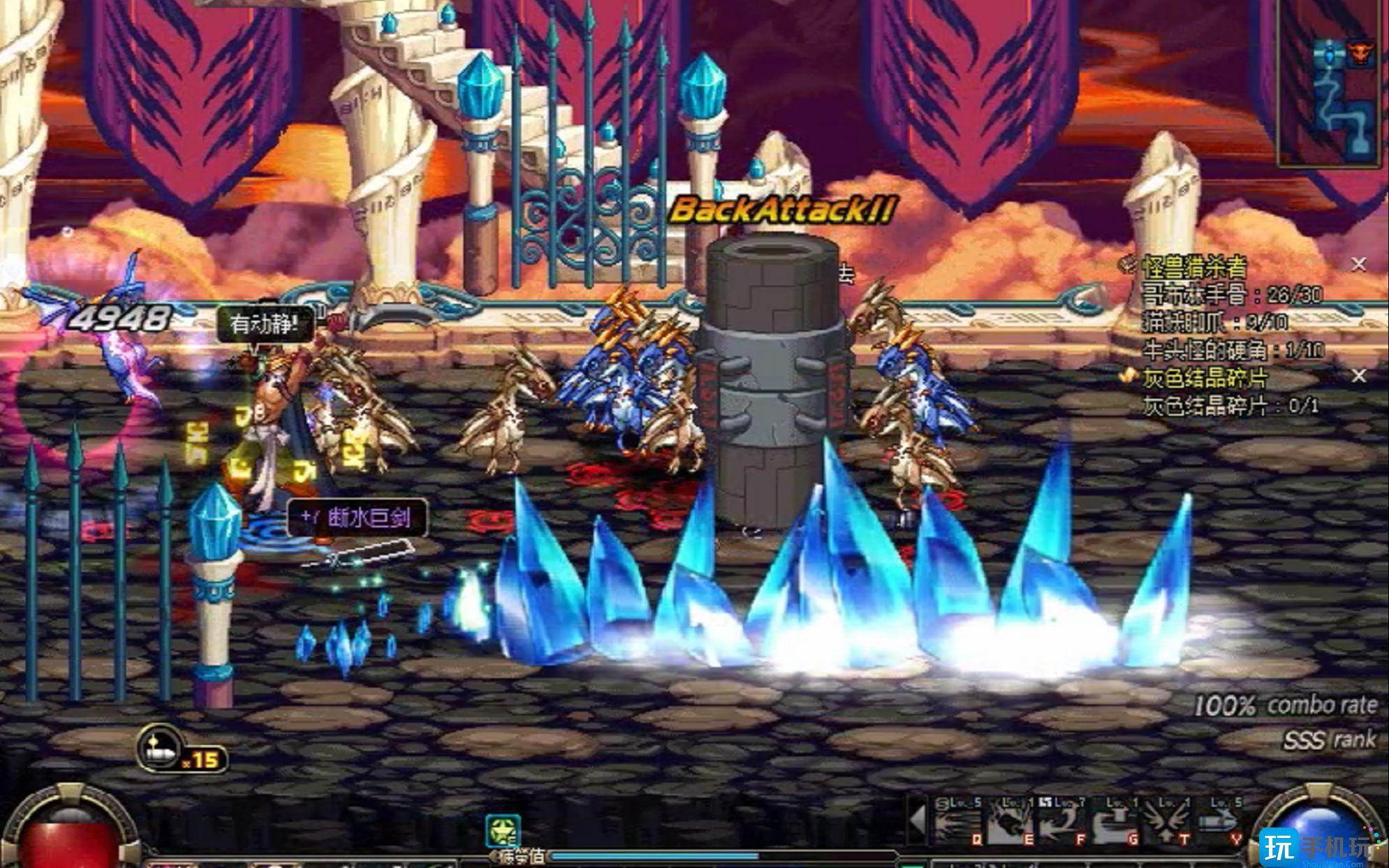Screen dimensions: 1389x868
Task: Close the 灰色结晶碎片 quest tracker entry
Action: (x=1358, y=376)
